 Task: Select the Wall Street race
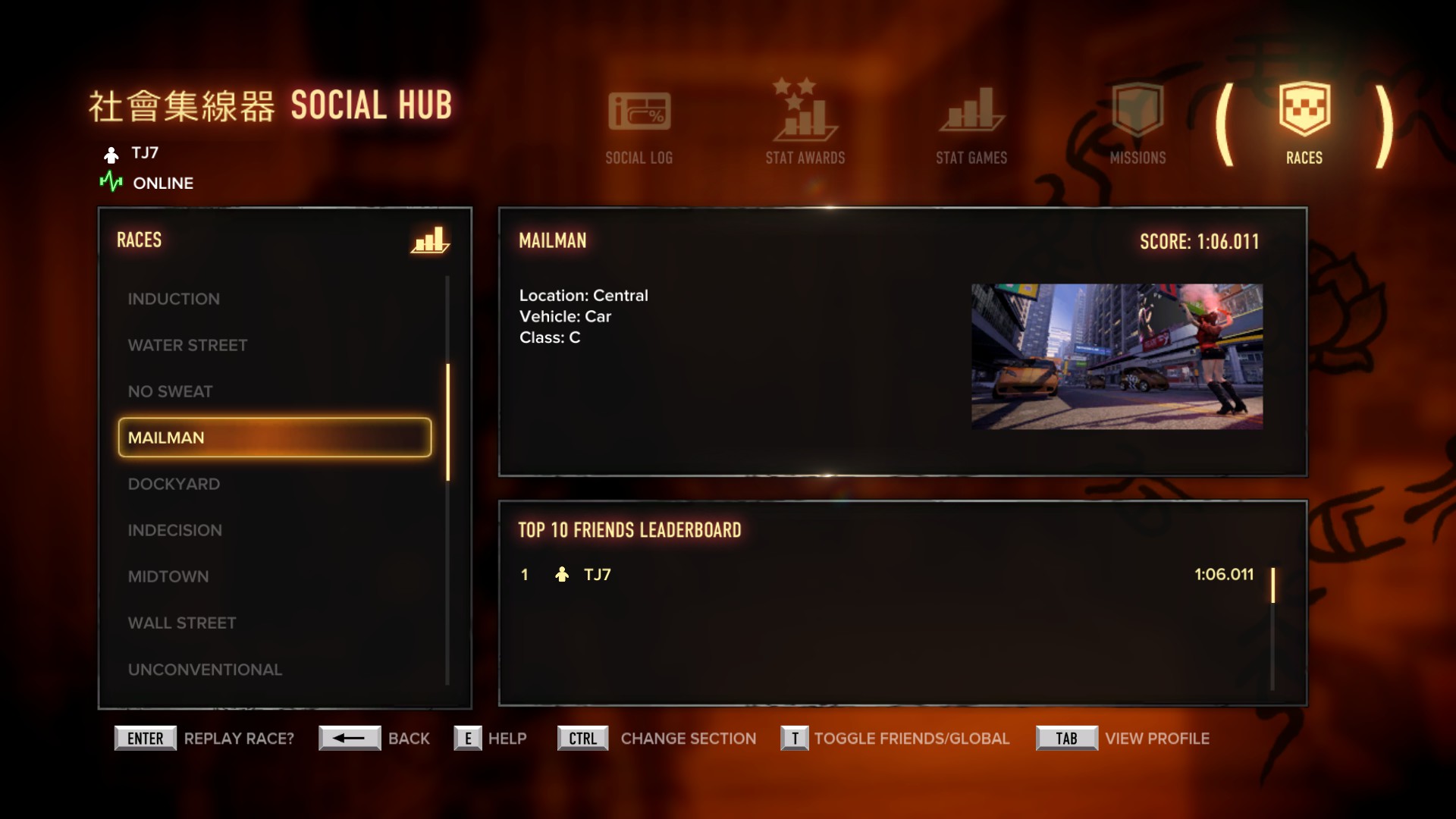pyautogui.click(x=181, y=623)
